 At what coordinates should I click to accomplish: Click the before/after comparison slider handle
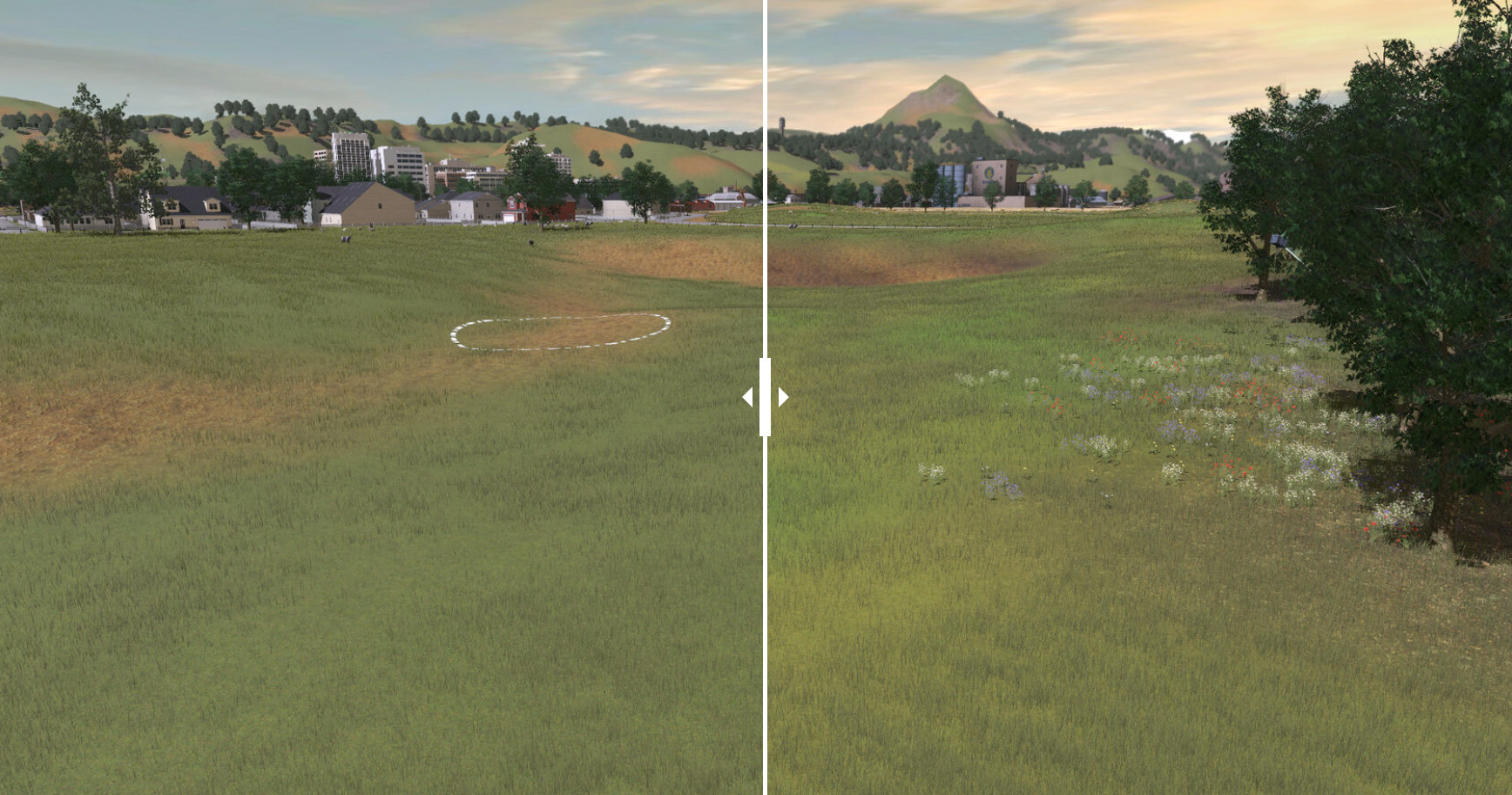pyautogui.click(x=765, y=397)
